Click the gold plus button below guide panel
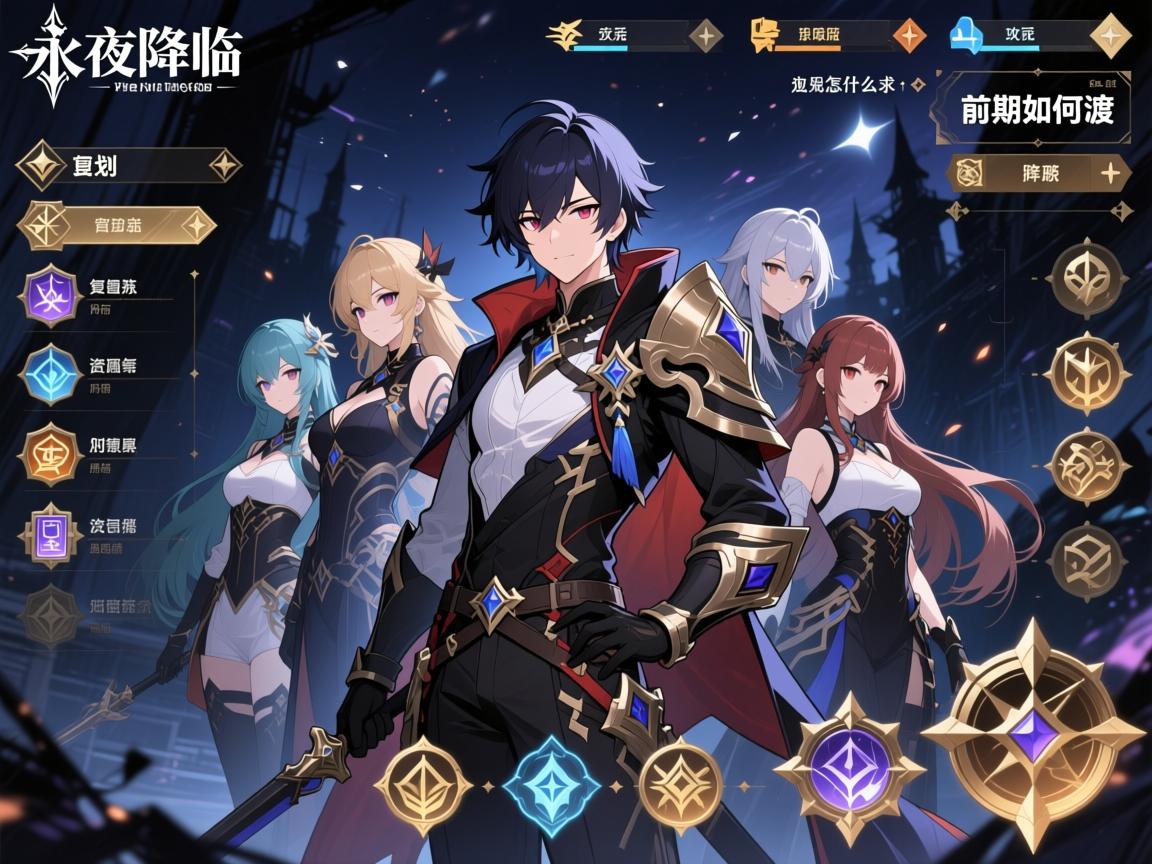This screenshot has height=864, width=1152. [x=1040, y=173]
